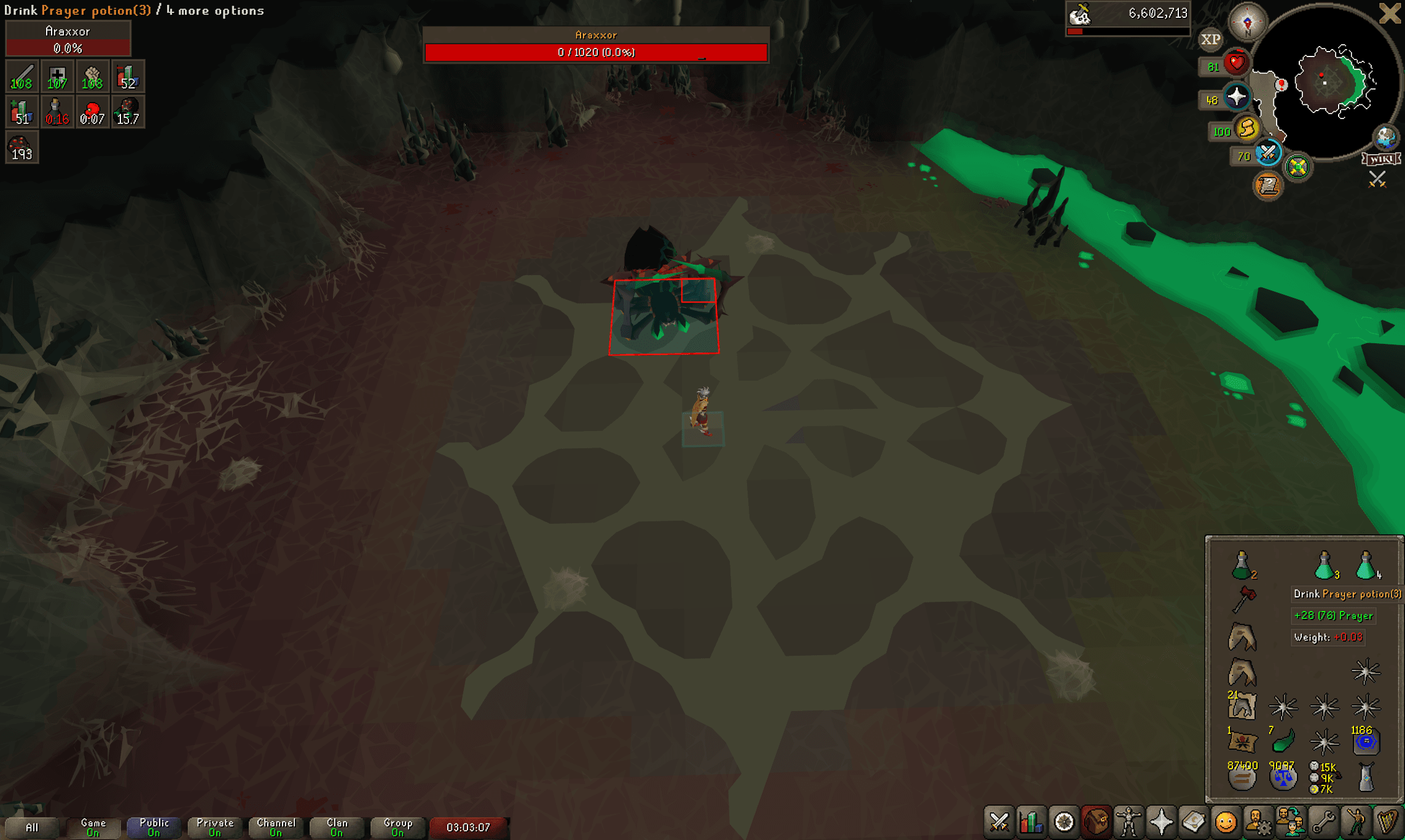The width and height of the screenshot is (1405, 840).
Task: Open Account Management
Action: click(1257, 822)
